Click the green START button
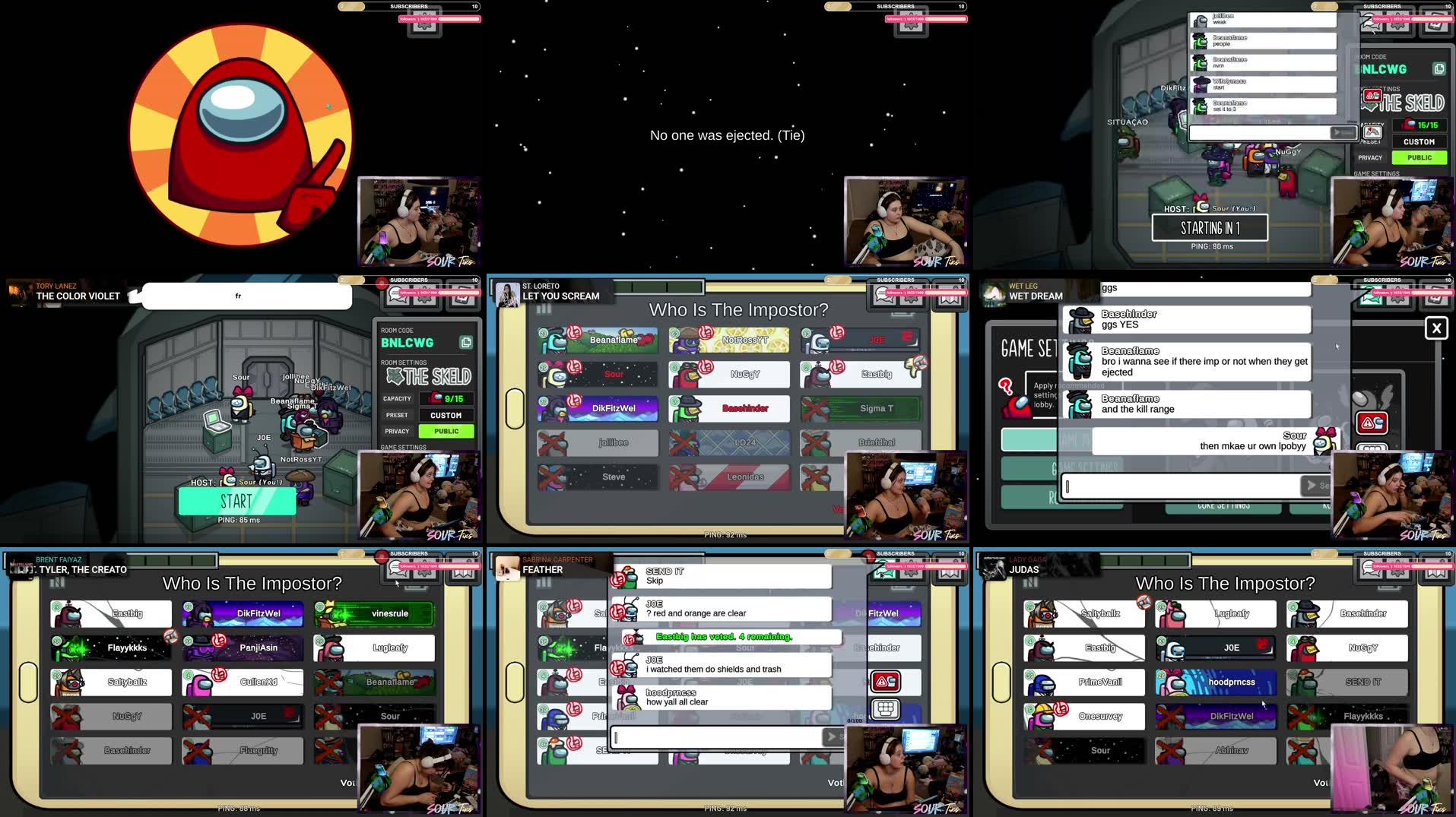Image resolution: width=1456 pixels, height=817 pixels. [x=236, y=502]
